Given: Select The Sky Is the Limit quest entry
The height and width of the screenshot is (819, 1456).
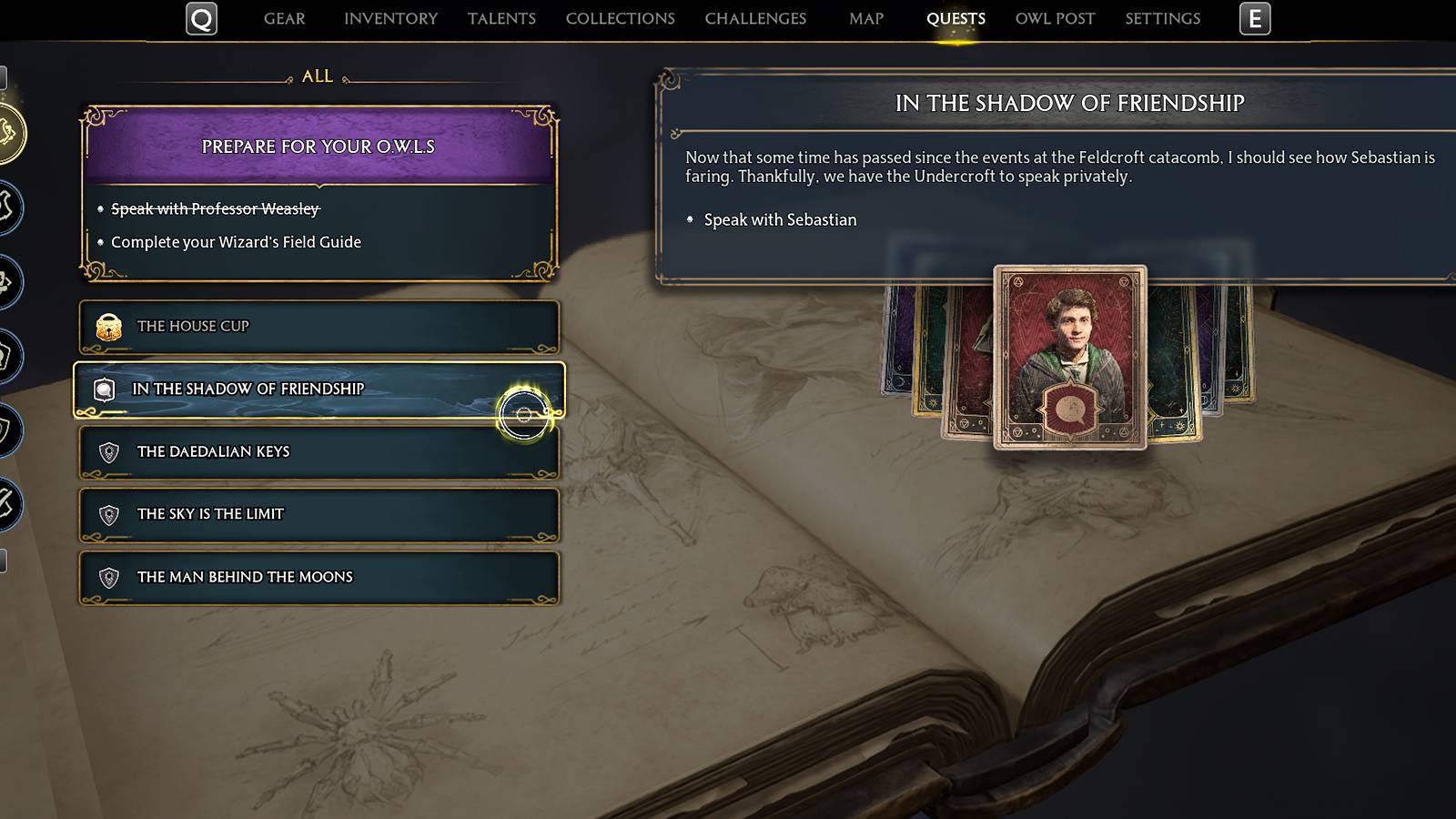Looking at the screenshot, I should click(318, 513).
